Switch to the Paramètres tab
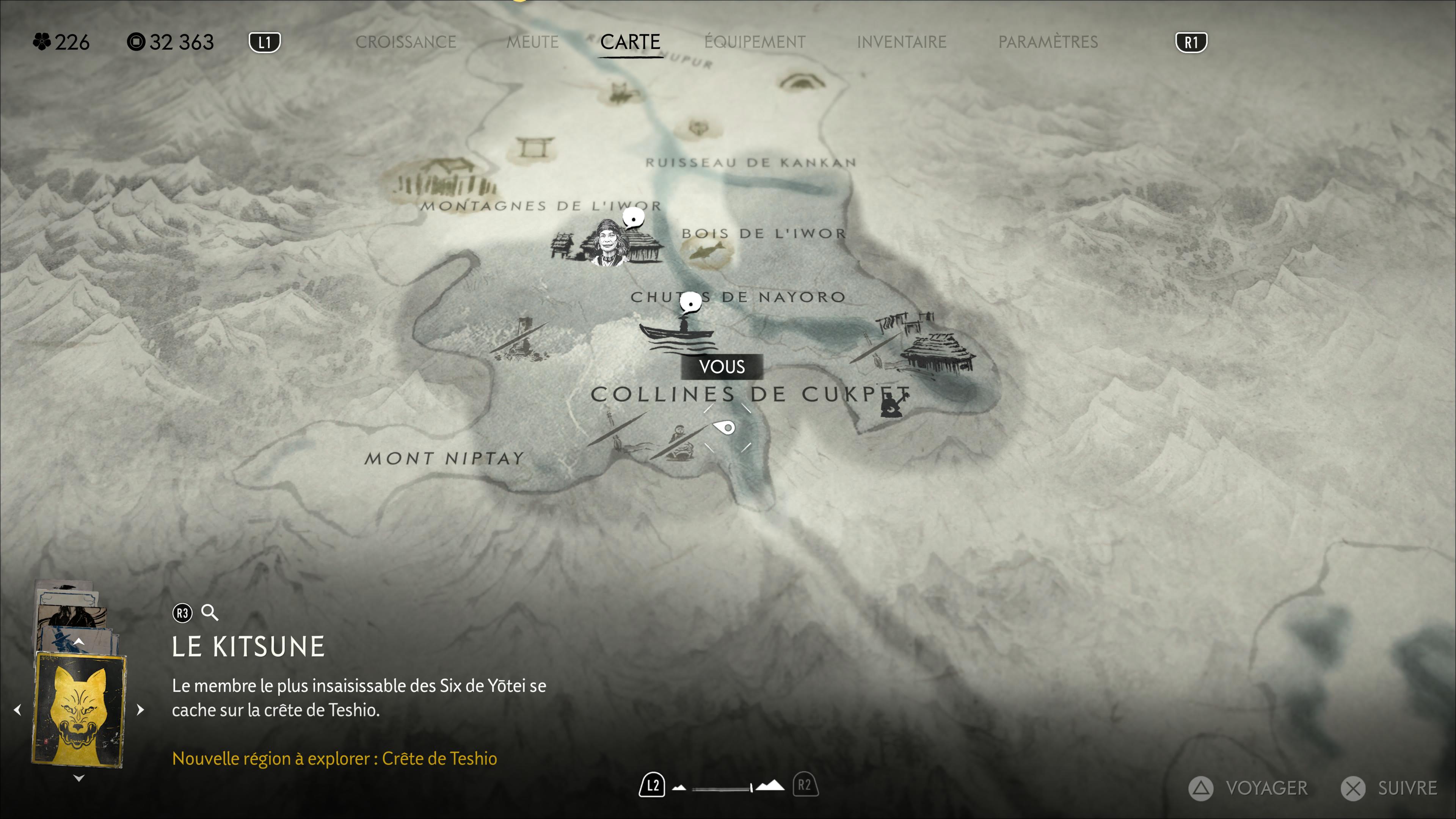Image resolution: width=1456 pixels, height=819 pixels. pos(1047,42)
